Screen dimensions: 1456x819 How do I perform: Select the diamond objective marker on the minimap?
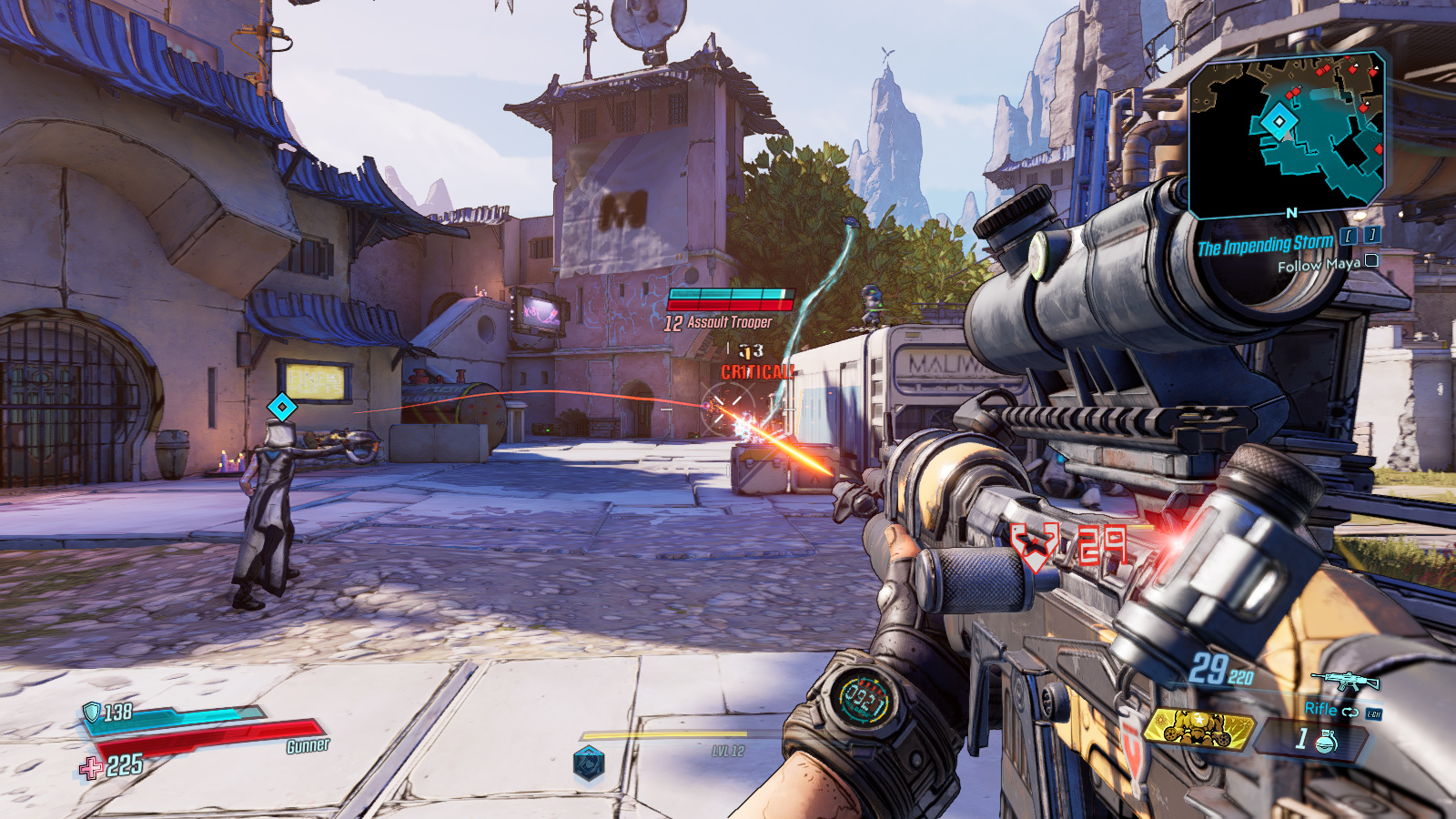click(x=1279, y=121)
